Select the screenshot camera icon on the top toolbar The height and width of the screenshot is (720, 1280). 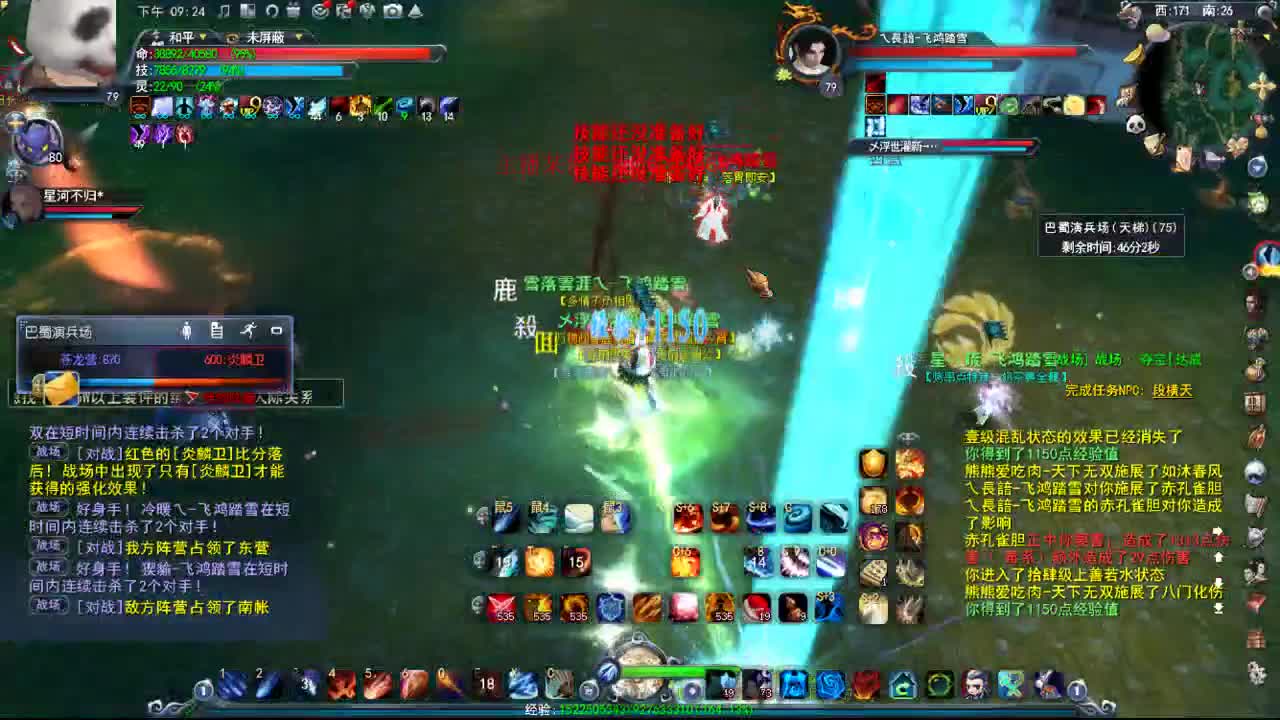coord(391,12)
